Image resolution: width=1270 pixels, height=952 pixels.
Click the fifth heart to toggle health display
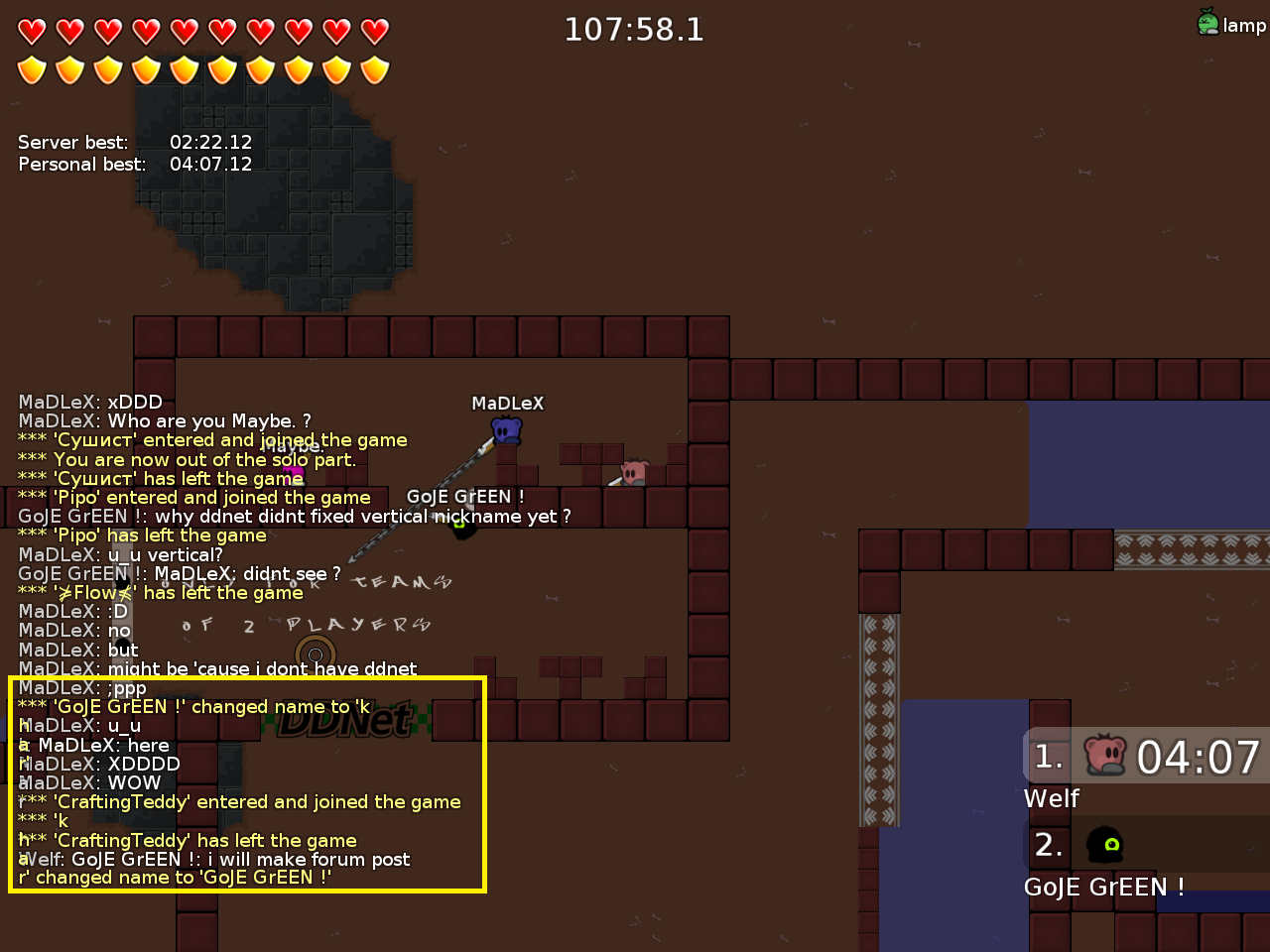point(185,30)
